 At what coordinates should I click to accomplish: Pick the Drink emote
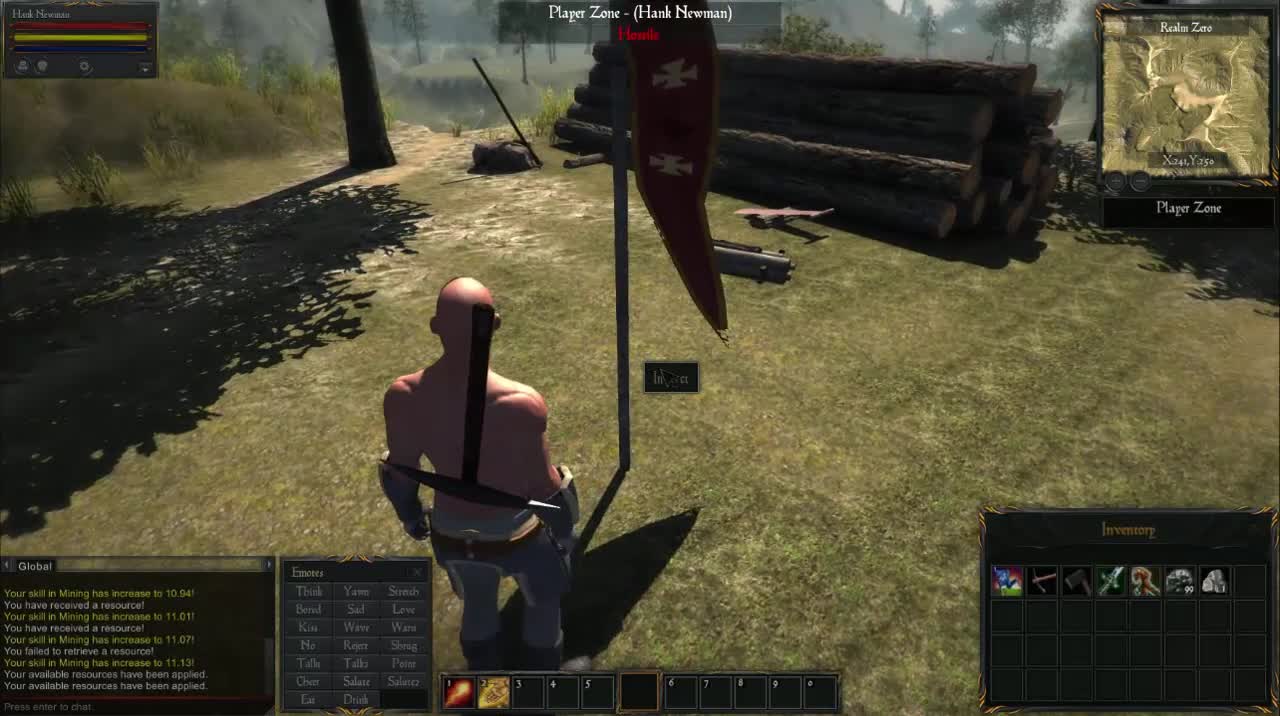[356, 699]
